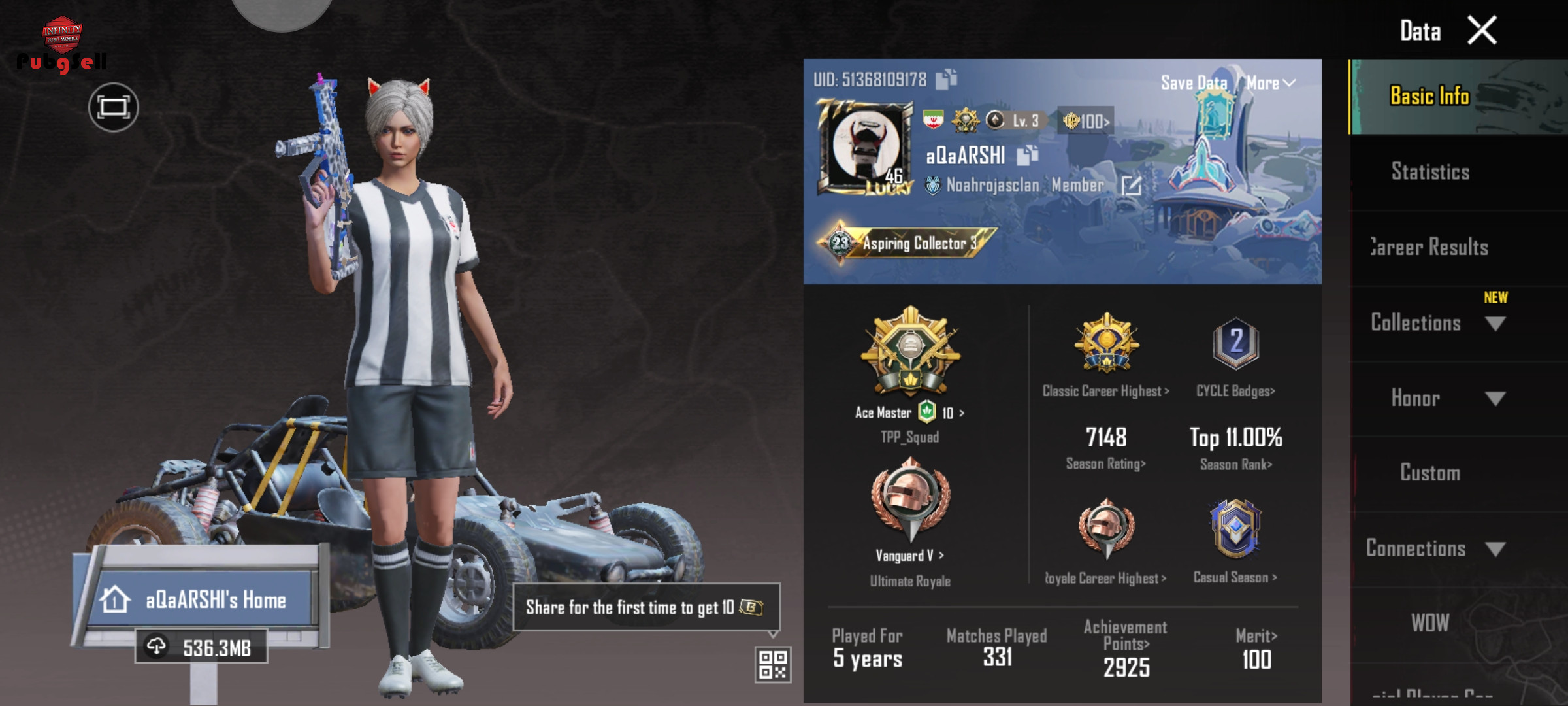This screenshot has height=706, width=1568.
Task: Copy the player UID
Action: 946,80
